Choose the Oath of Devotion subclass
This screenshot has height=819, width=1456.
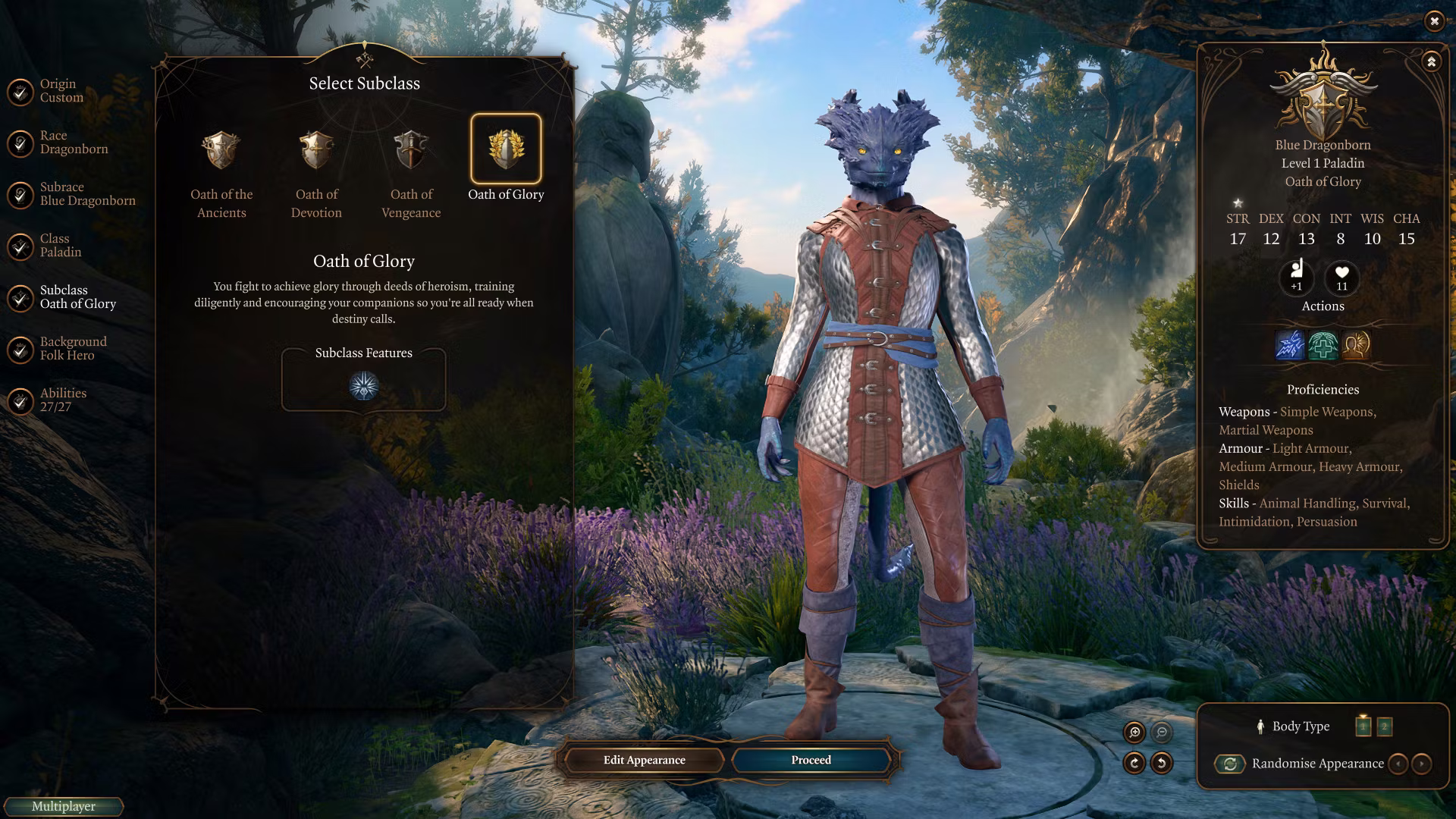click(316, 150)
